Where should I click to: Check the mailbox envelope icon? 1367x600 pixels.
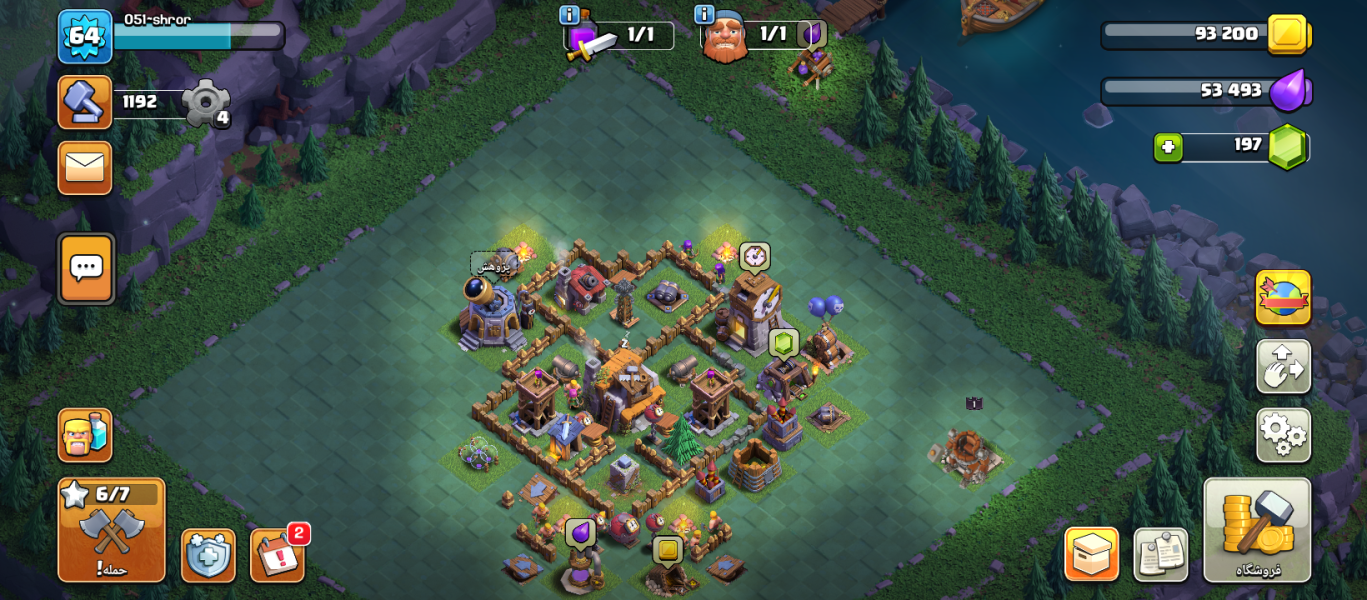pyautogui.click(x=85, y=167)
